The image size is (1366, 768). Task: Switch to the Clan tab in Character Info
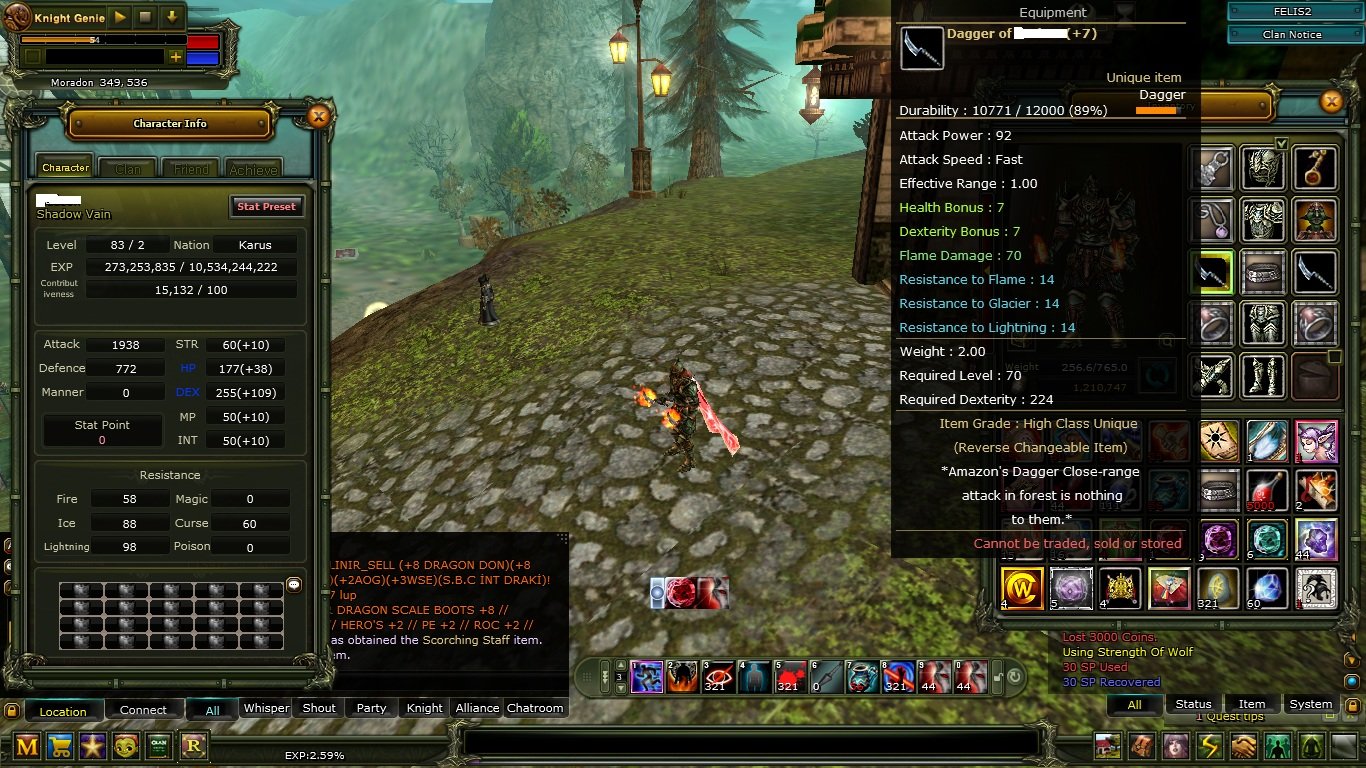tap(128, 168)
